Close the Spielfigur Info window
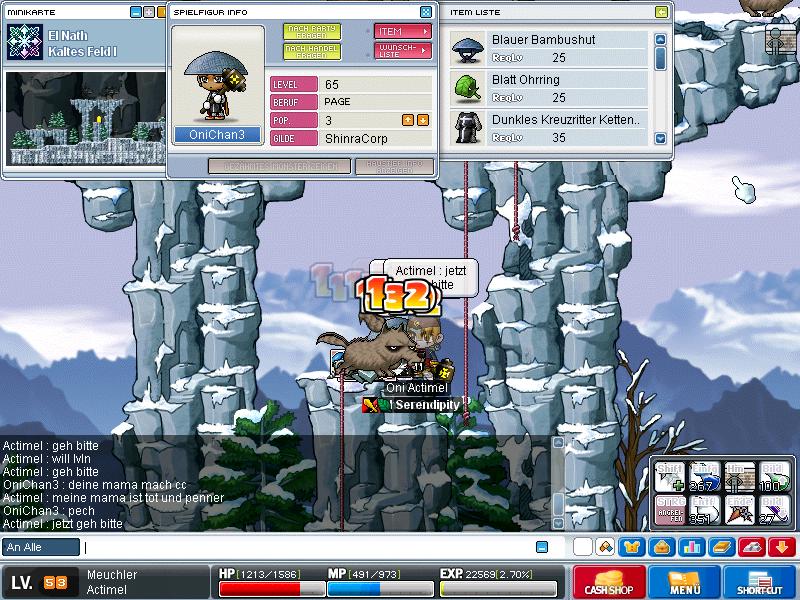Screen dimensions: 800x600 click(426, 12)
